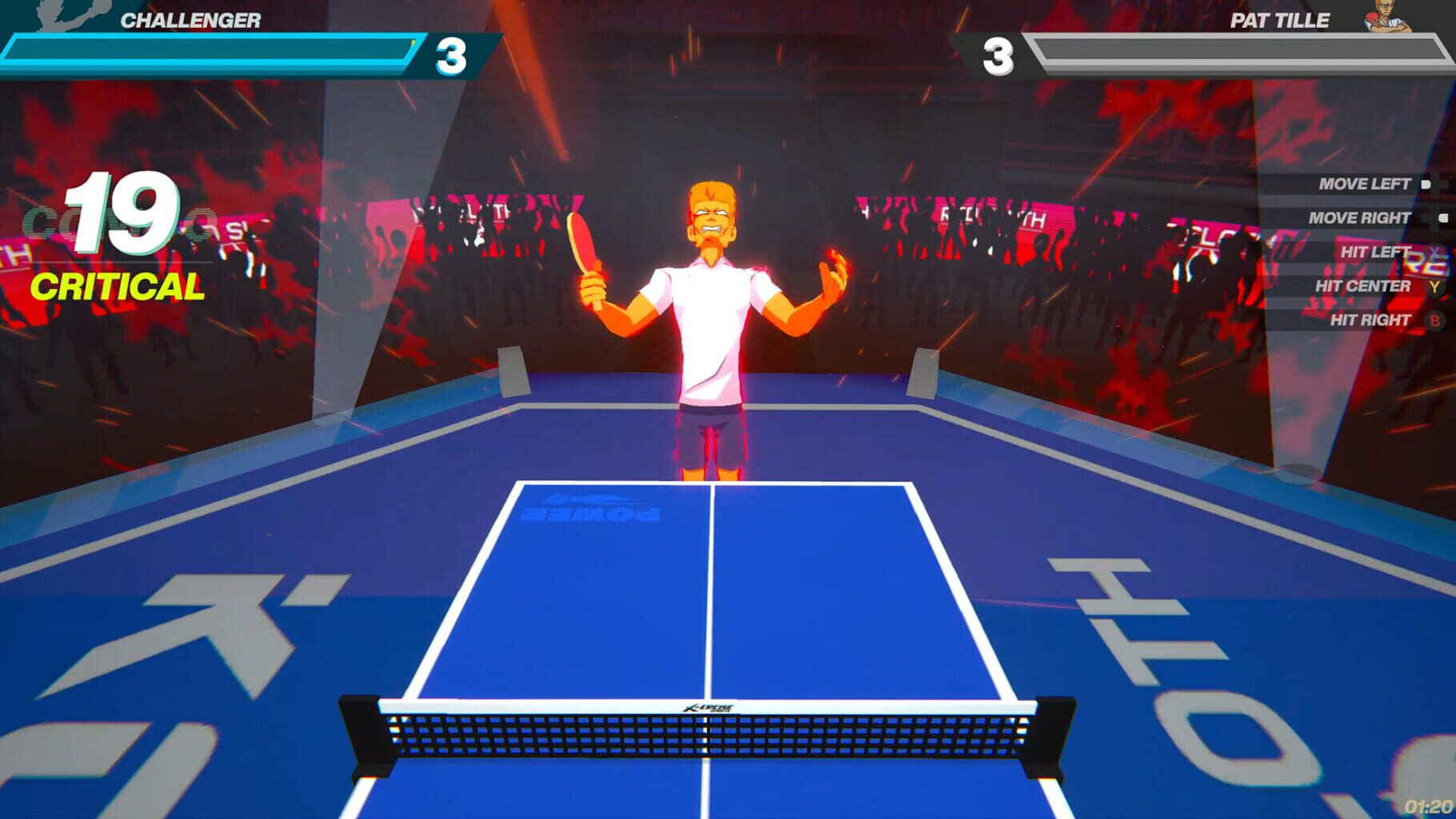The width and height of the screenshot is (1456, 819).
Task: Click the yellow CRITICAL text label
Action: pos(118,286)
